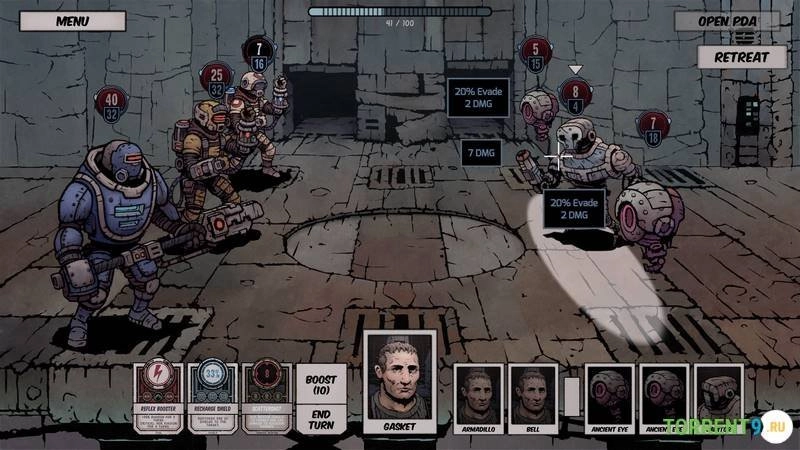Use the Boost (10) button
The height and width of the screenshot is (450, 800).
(x=320, y=386)
